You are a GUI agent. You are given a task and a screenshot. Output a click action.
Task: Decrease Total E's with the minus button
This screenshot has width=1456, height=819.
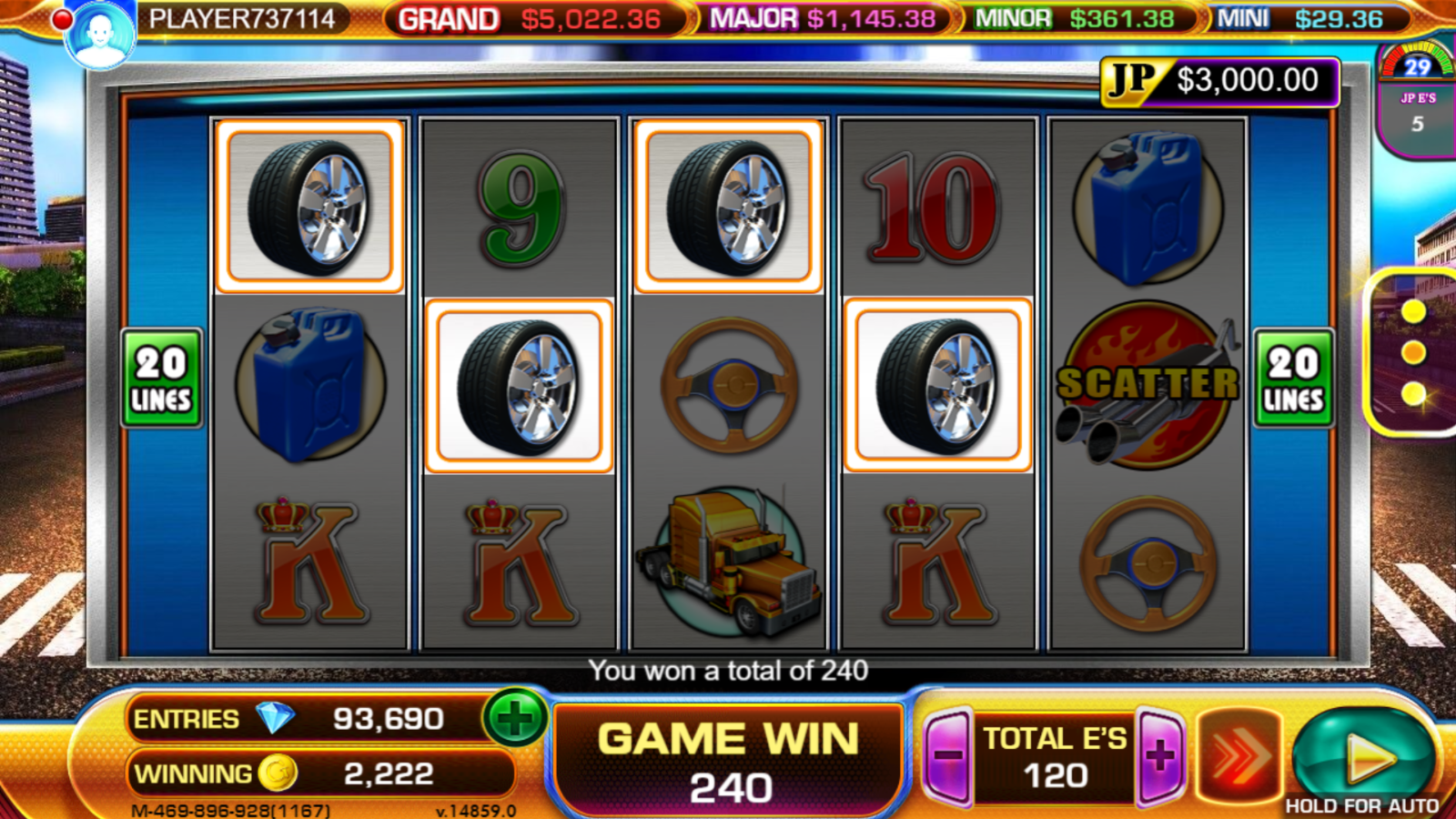pyautogui.click(x=948, y=755)
